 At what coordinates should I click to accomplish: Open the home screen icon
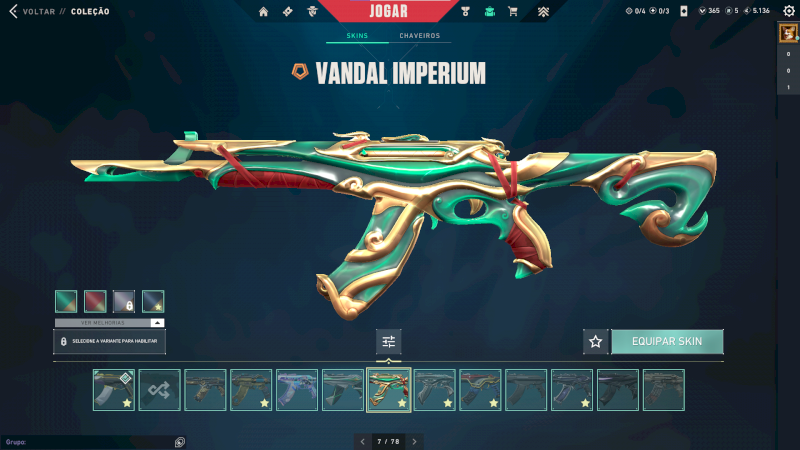click(264, 12)
